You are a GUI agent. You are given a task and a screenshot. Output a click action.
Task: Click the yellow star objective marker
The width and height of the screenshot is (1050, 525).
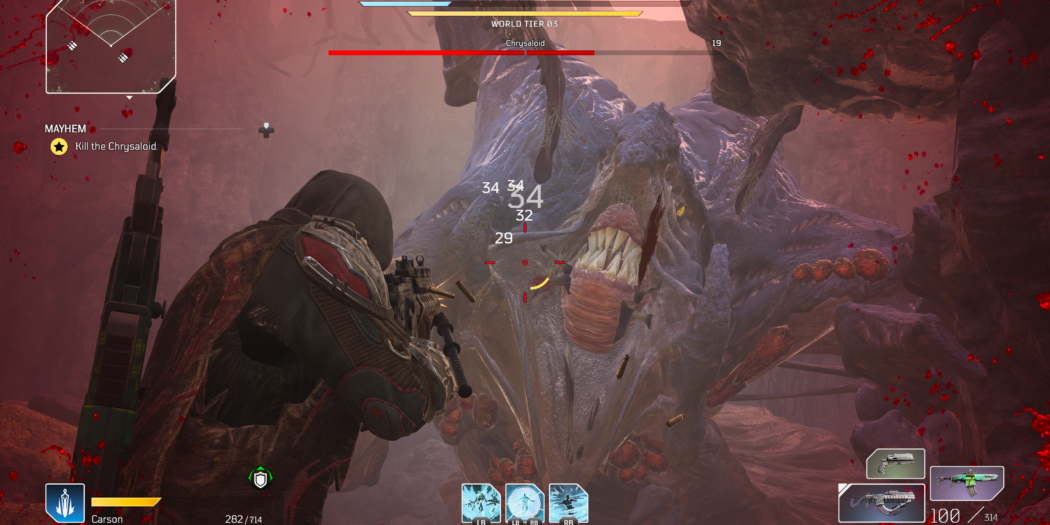(x=59, y=146)
